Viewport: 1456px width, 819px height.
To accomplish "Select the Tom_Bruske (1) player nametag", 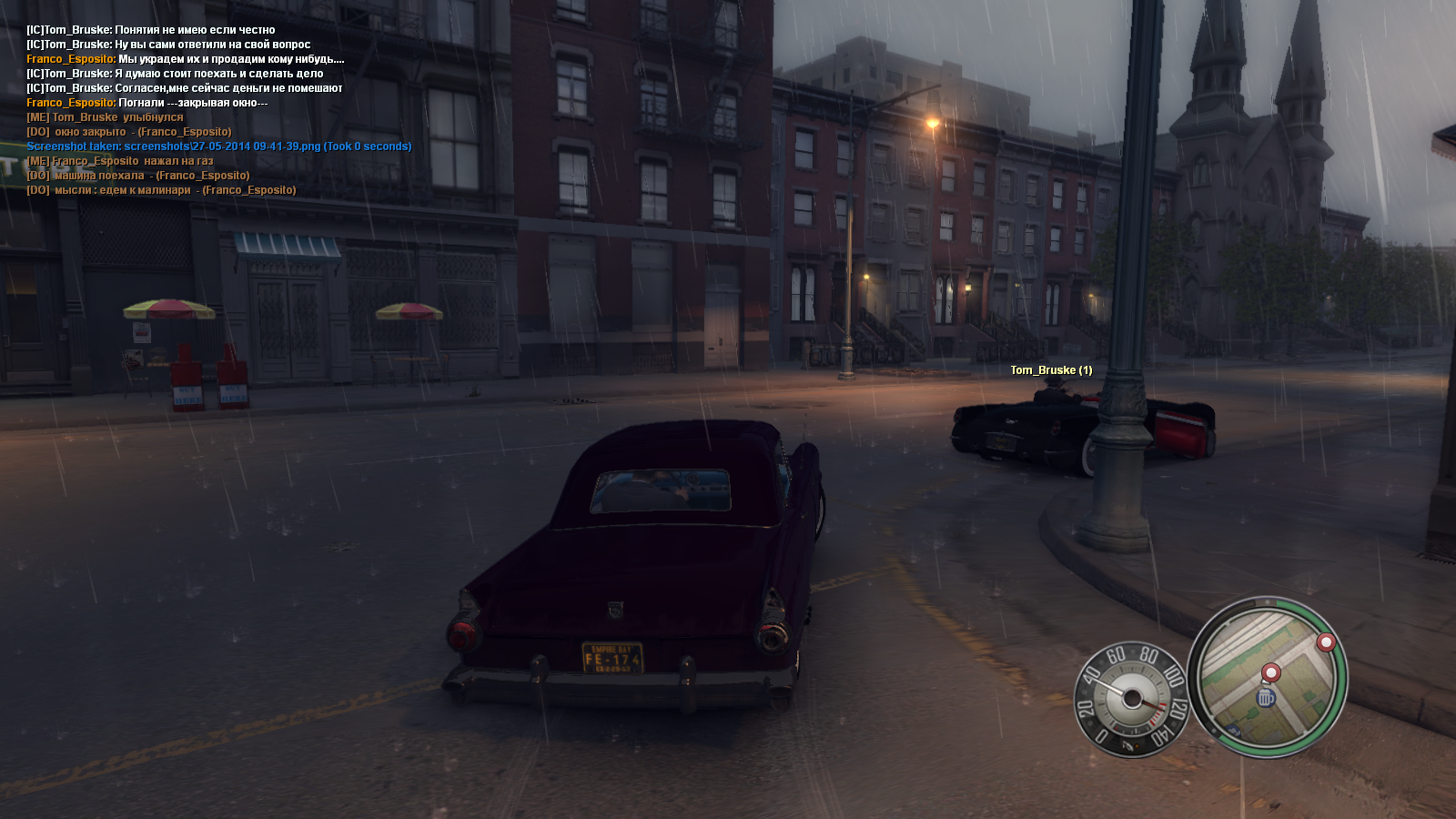I will click(1051, 370).
